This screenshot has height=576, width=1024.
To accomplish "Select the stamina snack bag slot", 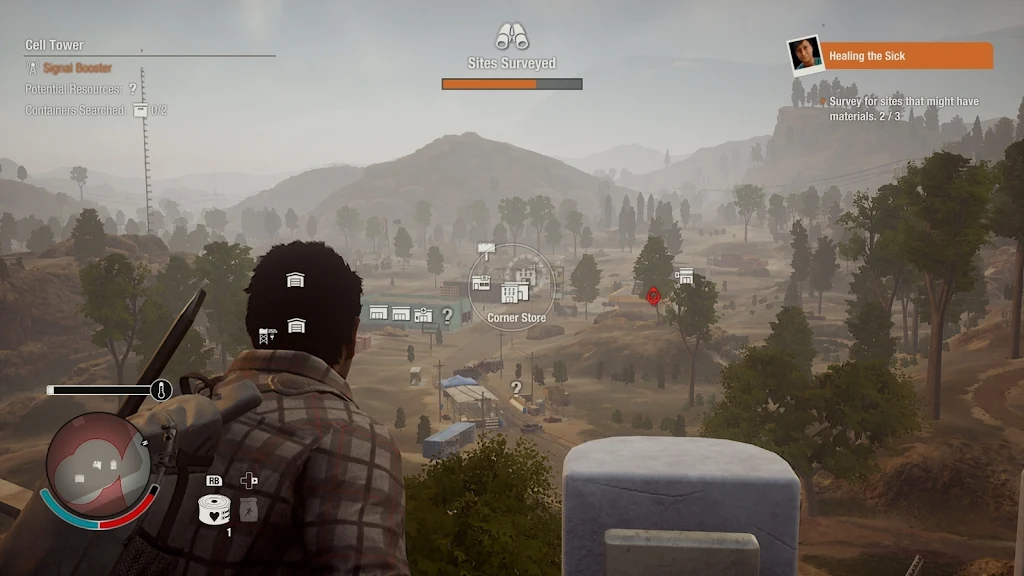I will (249, 509).
